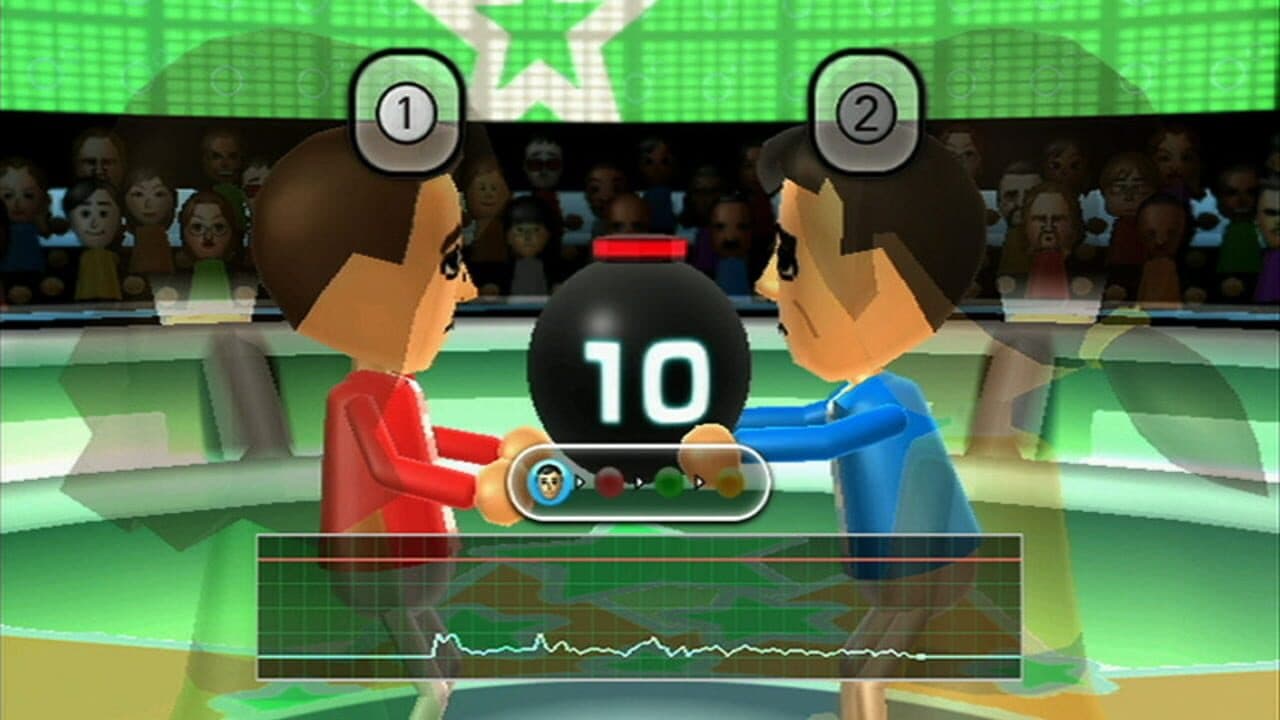Click the white marker on the waveform graph
The width and height of the screenshot is (1280, 720).
click(921, 655)
